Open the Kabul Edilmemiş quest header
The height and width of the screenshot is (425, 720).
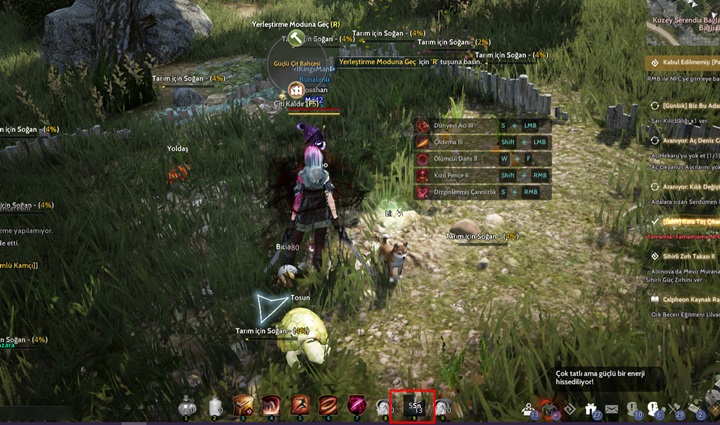point(686,62)
